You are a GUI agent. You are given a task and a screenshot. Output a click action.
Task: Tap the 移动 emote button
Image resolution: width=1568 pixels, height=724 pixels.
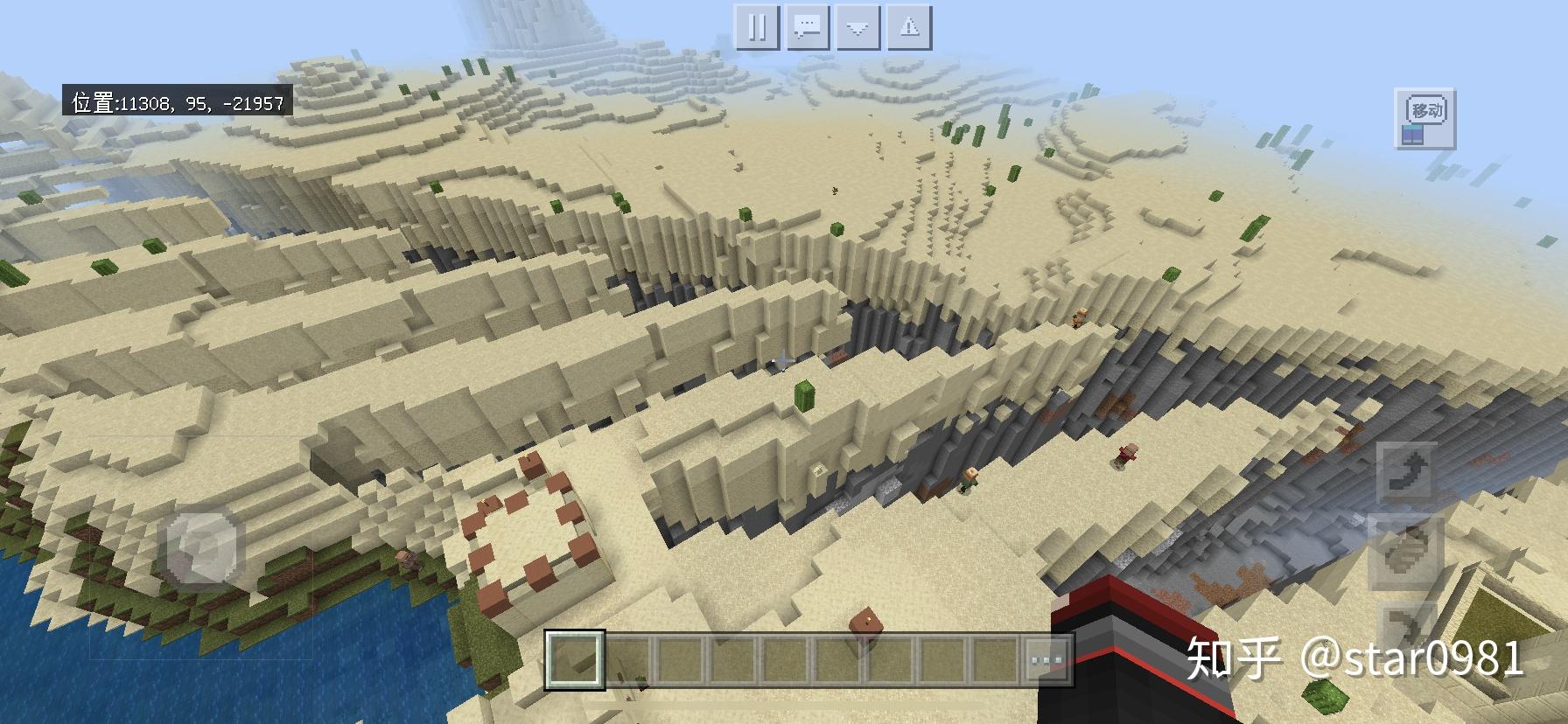point(1424,118)
